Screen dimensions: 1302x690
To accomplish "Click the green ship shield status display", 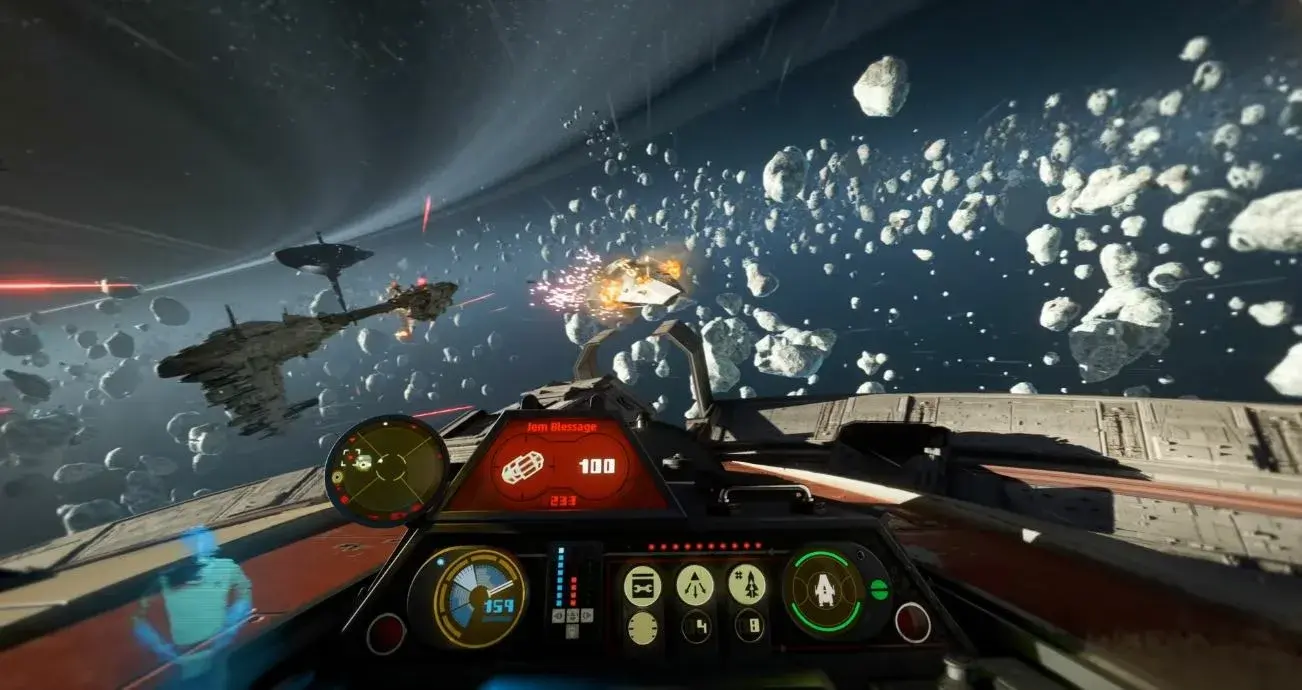I will pyautogui.click(x=825, y=590).
